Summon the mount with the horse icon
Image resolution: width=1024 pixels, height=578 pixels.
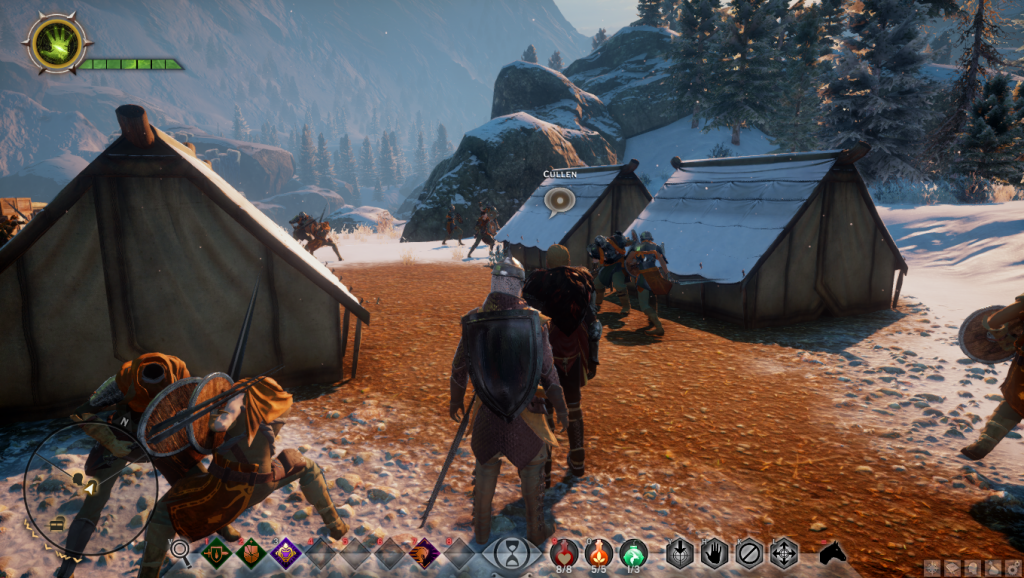click(832, 552)
